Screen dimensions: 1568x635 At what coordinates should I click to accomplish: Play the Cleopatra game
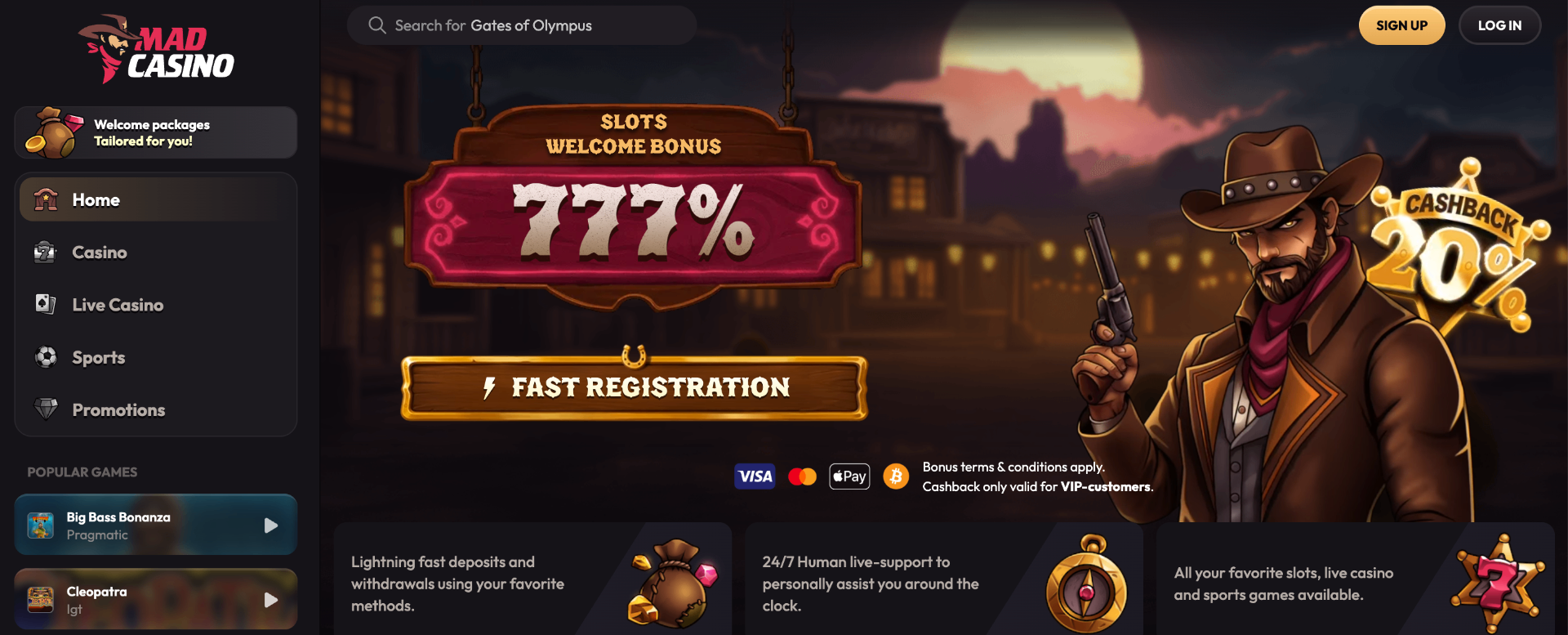pyautogui.click(x=270, y=599)
